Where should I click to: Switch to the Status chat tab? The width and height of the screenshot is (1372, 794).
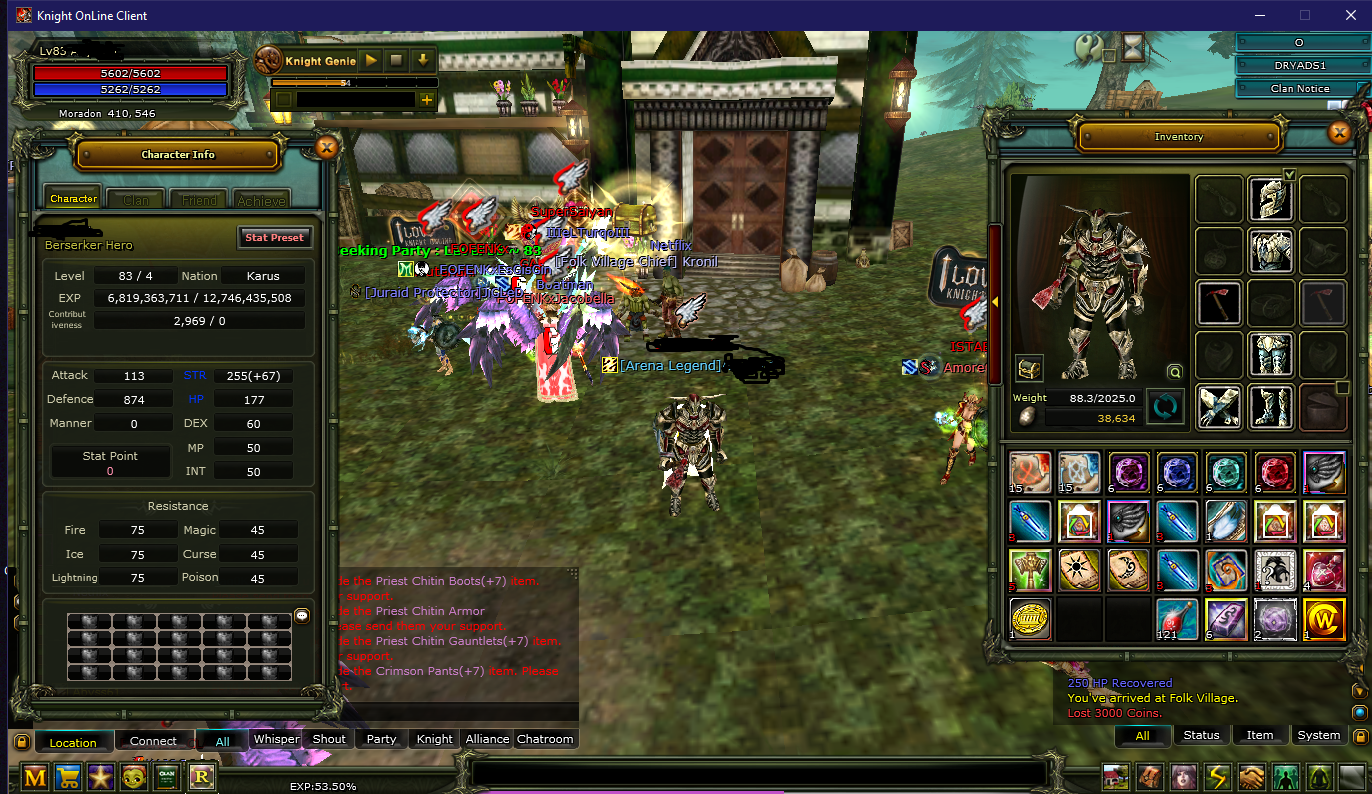tap(1201, 735)
